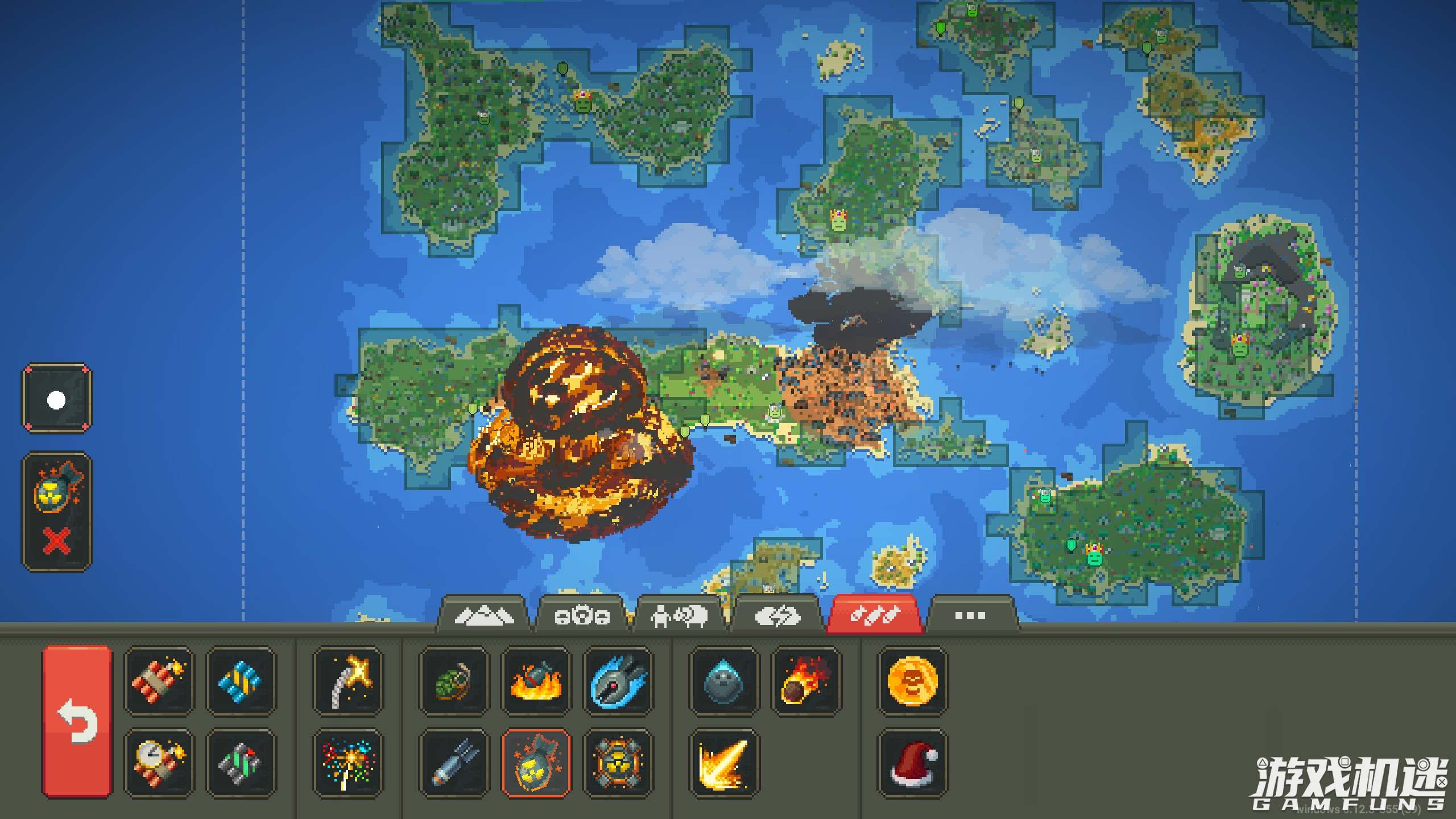
Task: Choose the Santa hat power
Action: (912, 763)
